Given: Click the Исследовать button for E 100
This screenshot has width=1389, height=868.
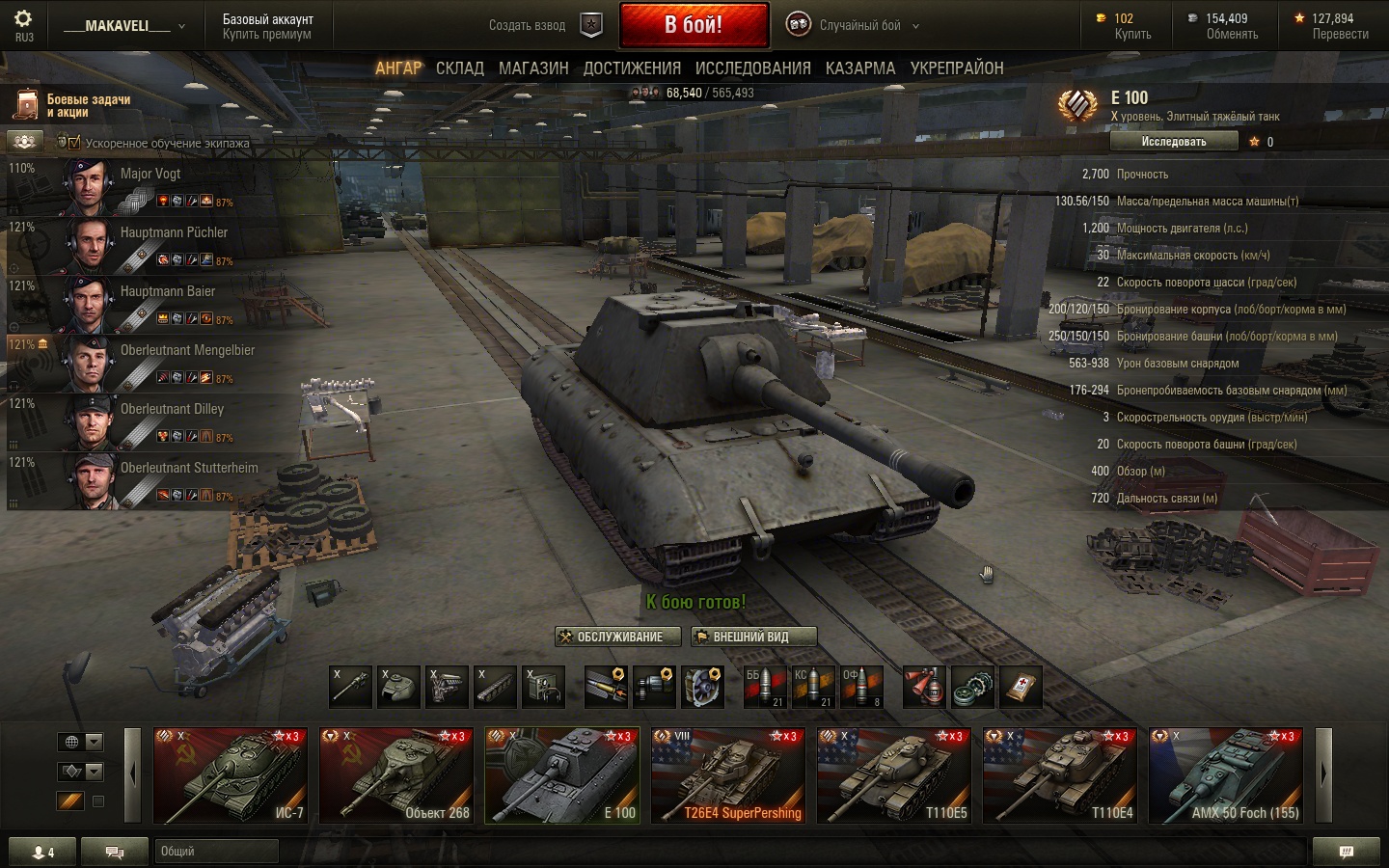Looking at the screenshot, I should coord(1173,142).
